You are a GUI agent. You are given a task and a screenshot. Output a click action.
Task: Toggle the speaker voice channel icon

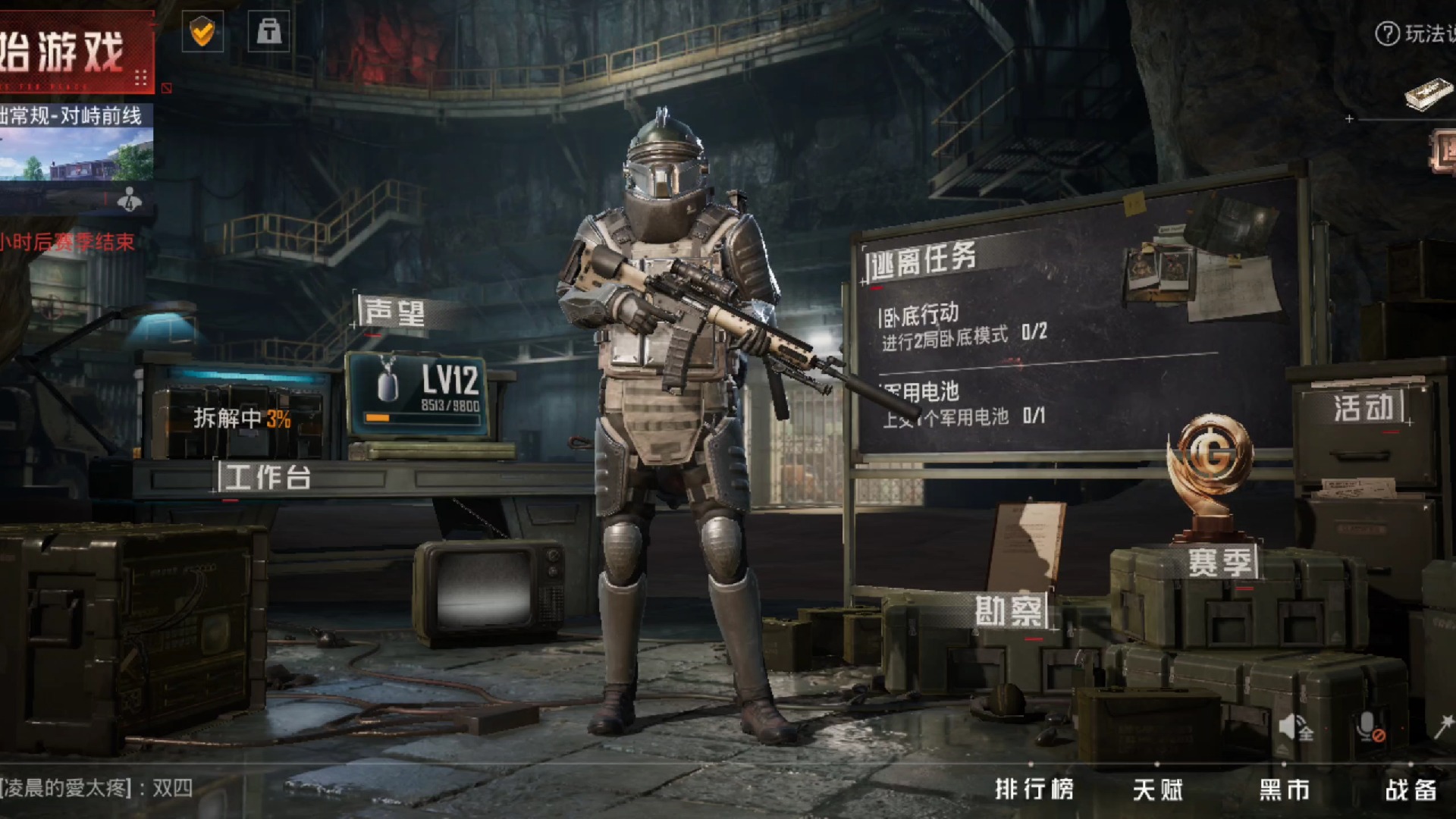click(x=1294, y=728)
